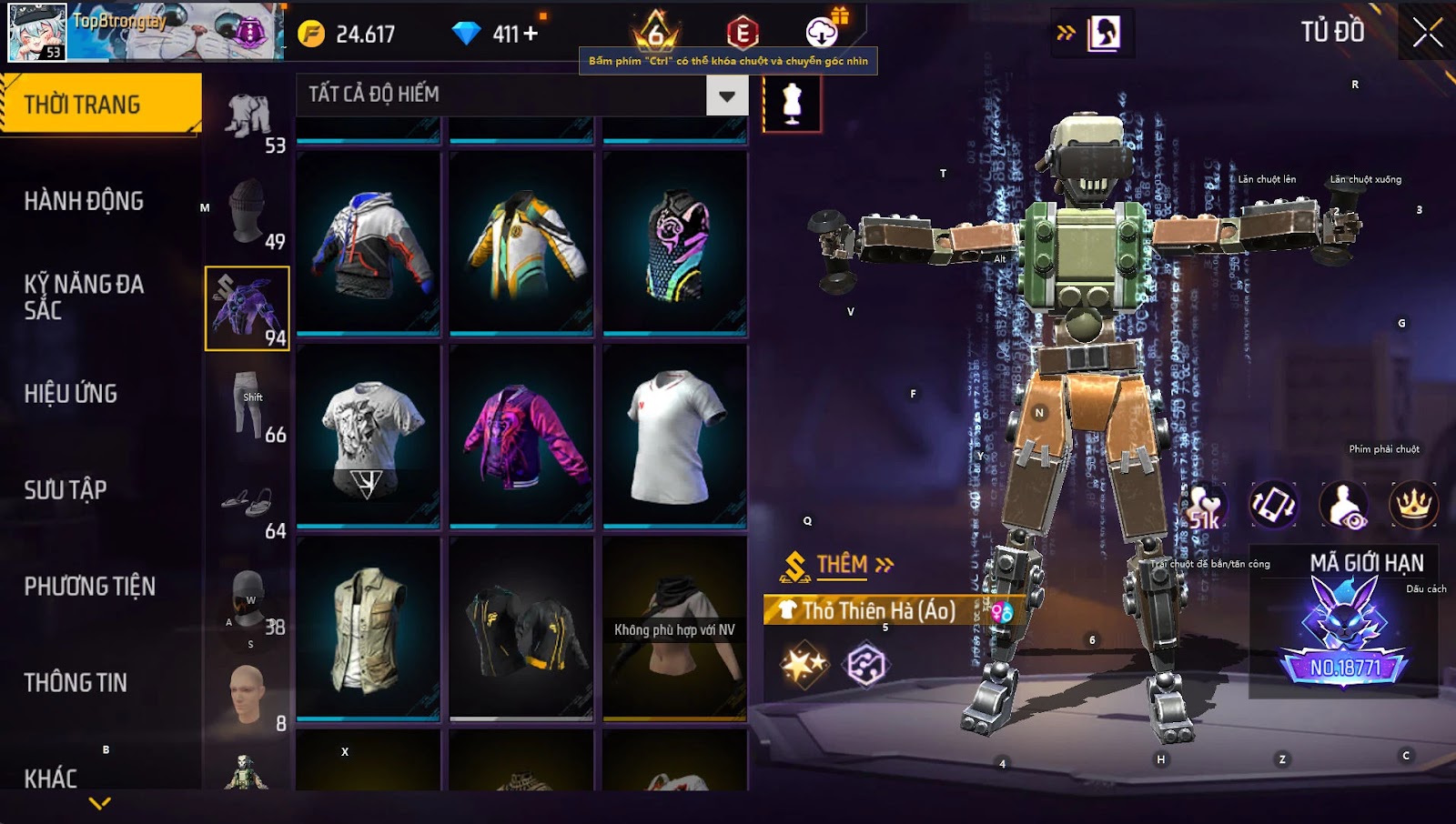Open the gold crown icon button
The height and width of the screenshot is (824, 1456).
click(1413, 505)
